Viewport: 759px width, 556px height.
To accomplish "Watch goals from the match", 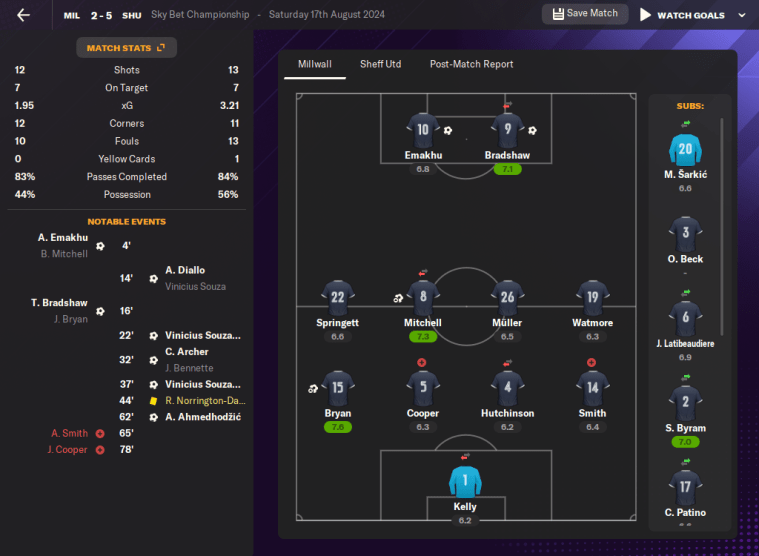I will pyautogui.click(x=683, y=15).
